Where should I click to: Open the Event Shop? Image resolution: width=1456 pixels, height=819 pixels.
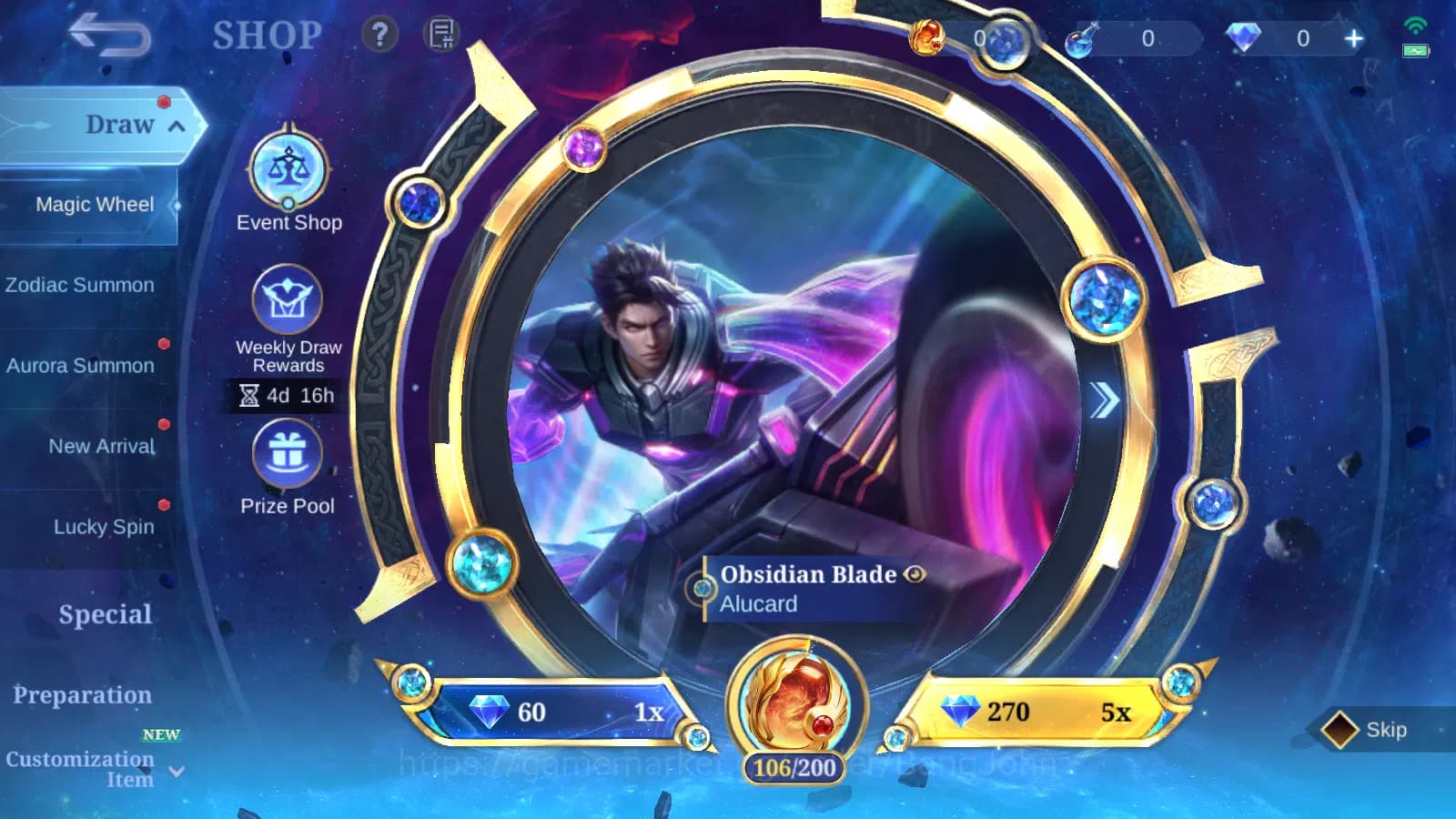[x=288, y=171]
